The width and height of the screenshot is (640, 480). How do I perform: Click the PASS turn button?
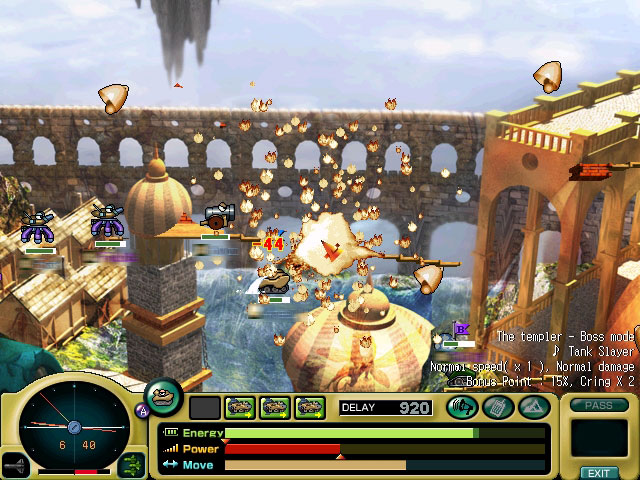click(x=598, y=405)
